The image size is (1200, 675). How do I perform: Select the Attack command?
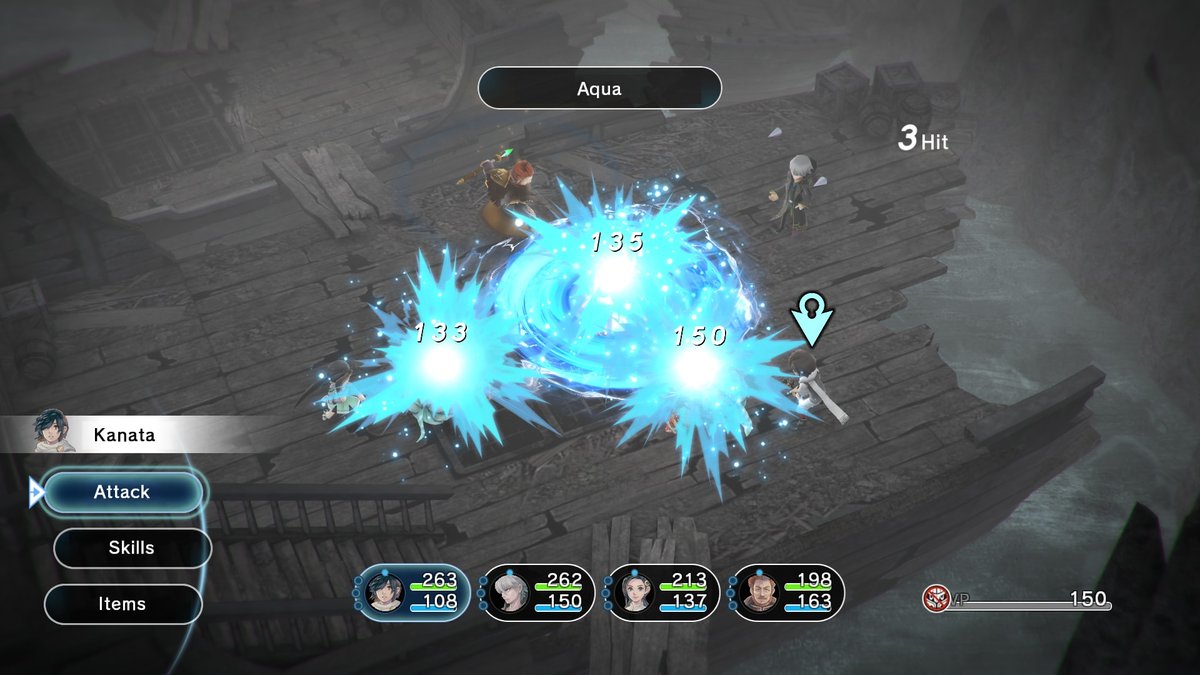point(123,492)
